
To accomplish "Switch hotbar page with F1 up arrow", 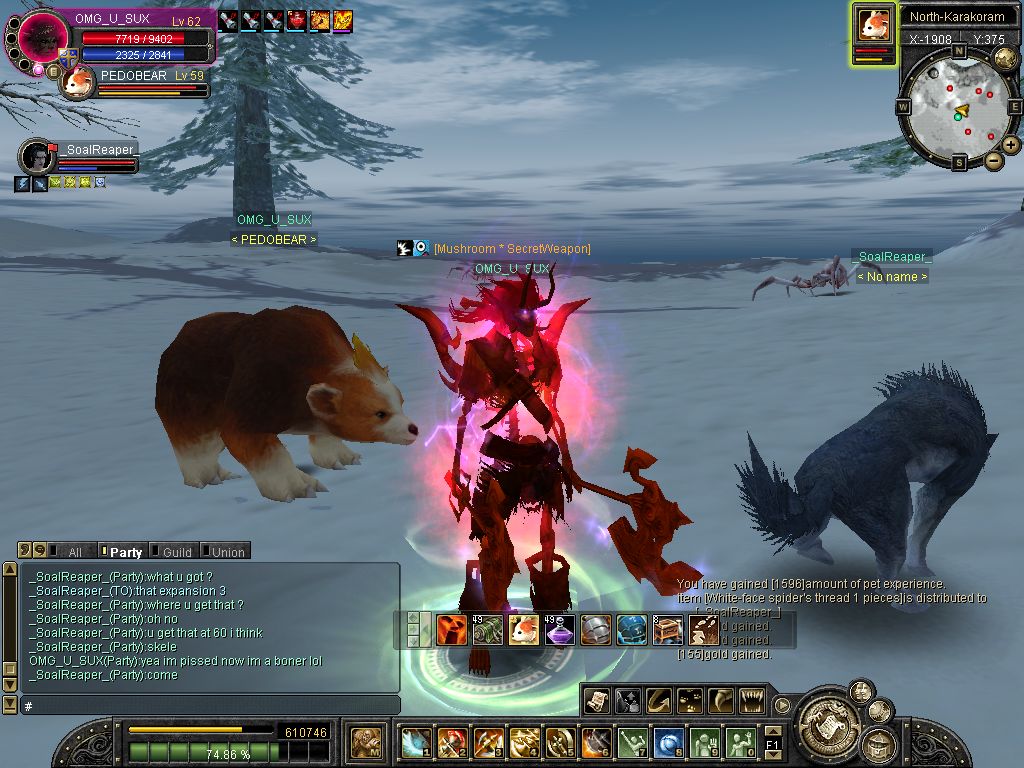I will (x=772, y=731).
